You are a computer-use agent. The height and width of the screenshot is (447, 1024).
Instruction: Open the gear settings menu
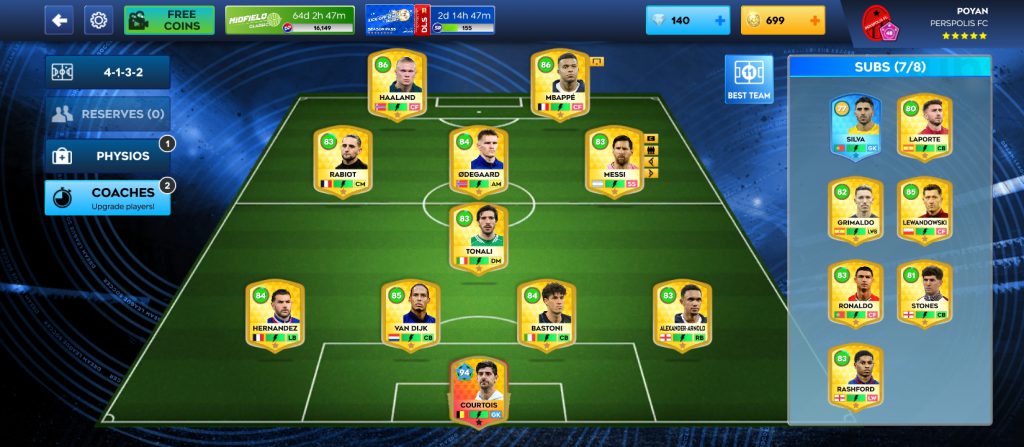click(98, 20)
